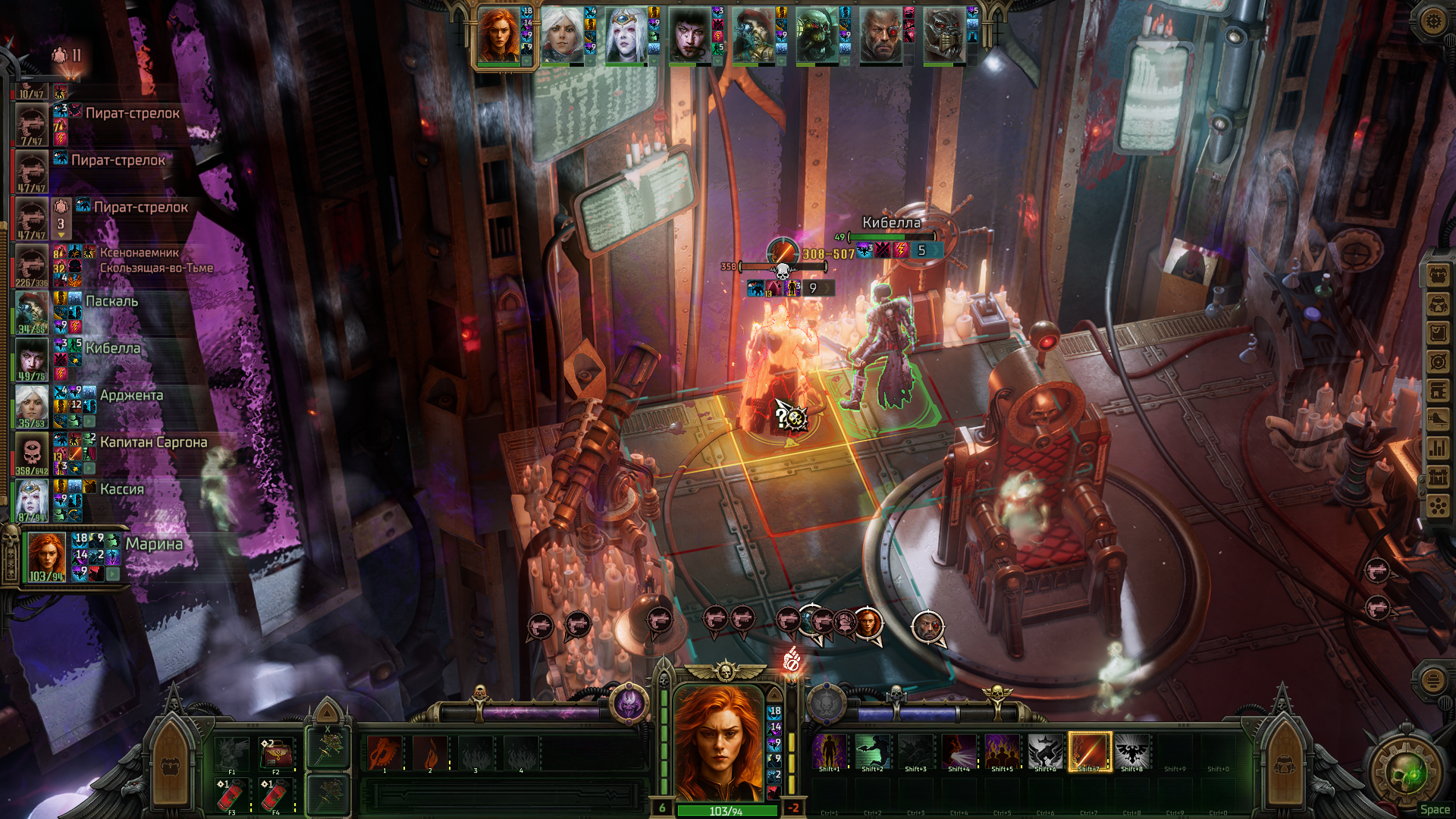Use the Shift+2 running gunman ability
Screen dimensions: 1456x819
(x=872, y=751)
